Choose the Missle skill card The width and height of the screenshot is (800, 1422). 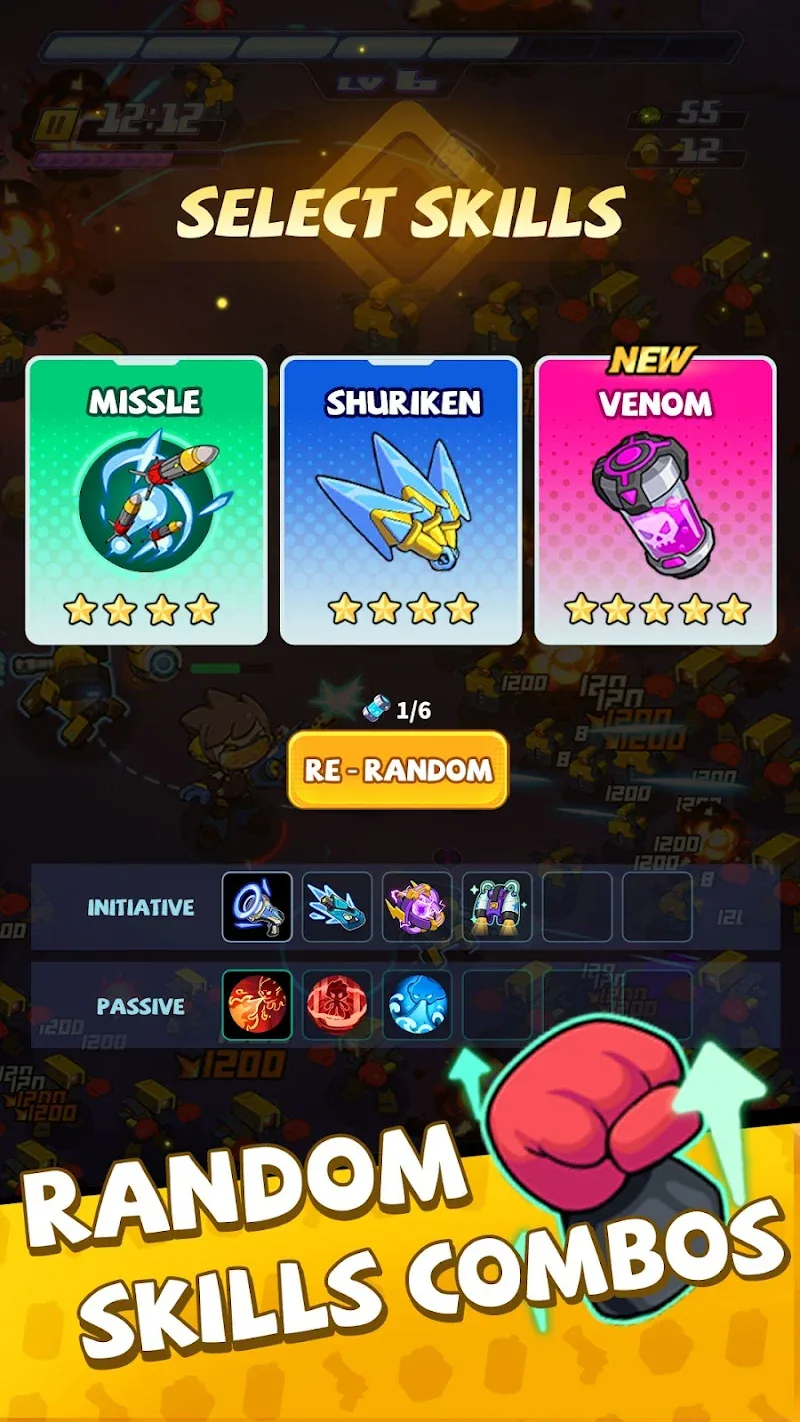click(146, 500)
